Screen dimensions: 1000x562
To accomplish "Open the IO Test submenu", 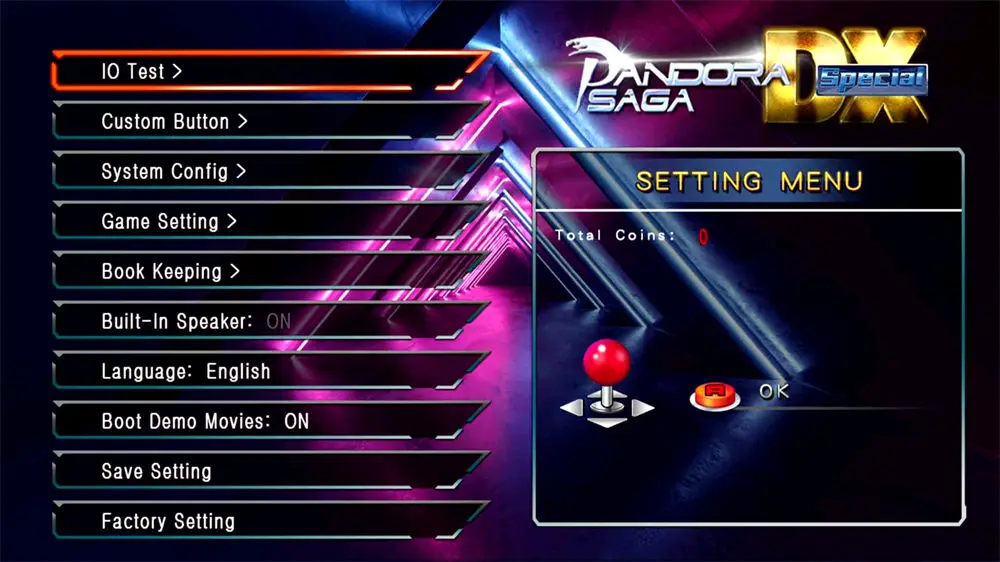I will click(x=142, y=72).
